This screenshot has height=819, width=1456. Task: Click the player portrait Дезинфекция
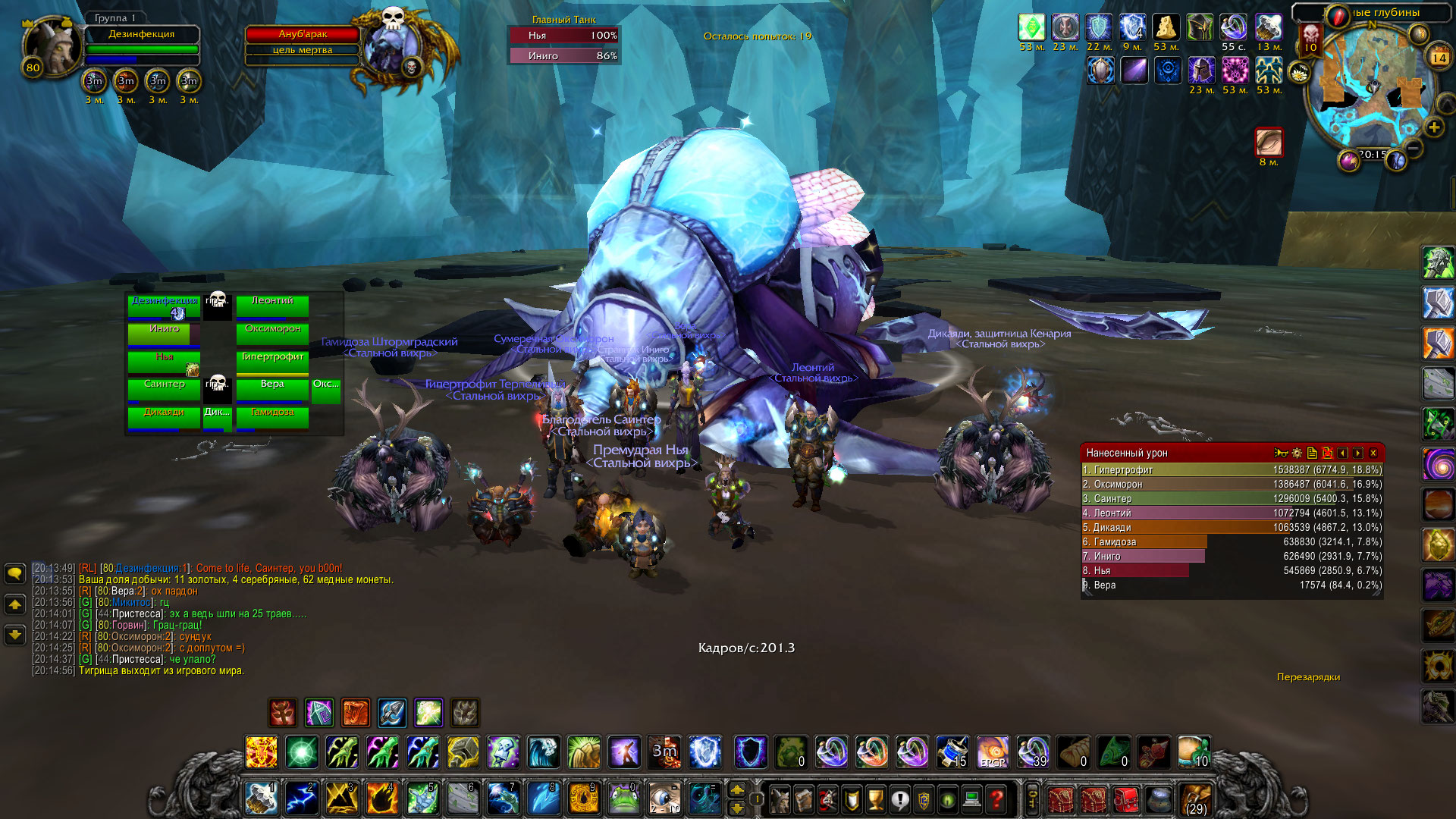pos(52,47)
